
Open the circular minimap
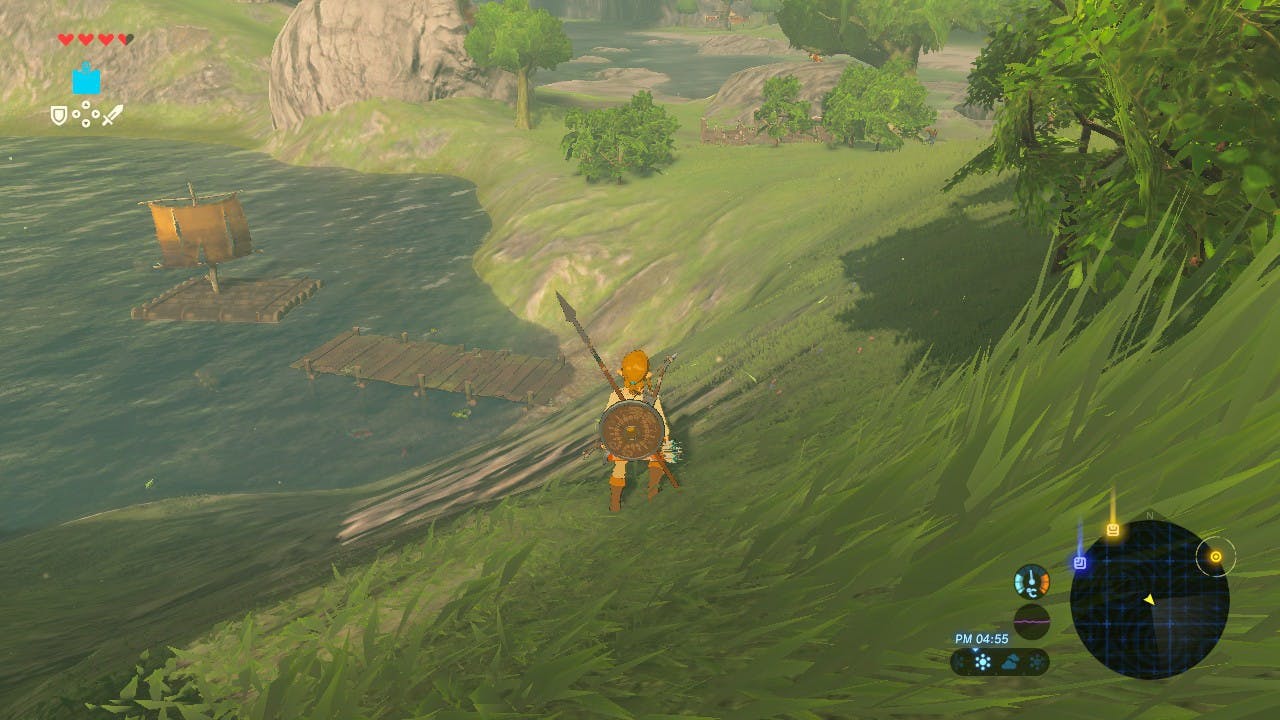pyautogui.click(x=1149, y=600)
